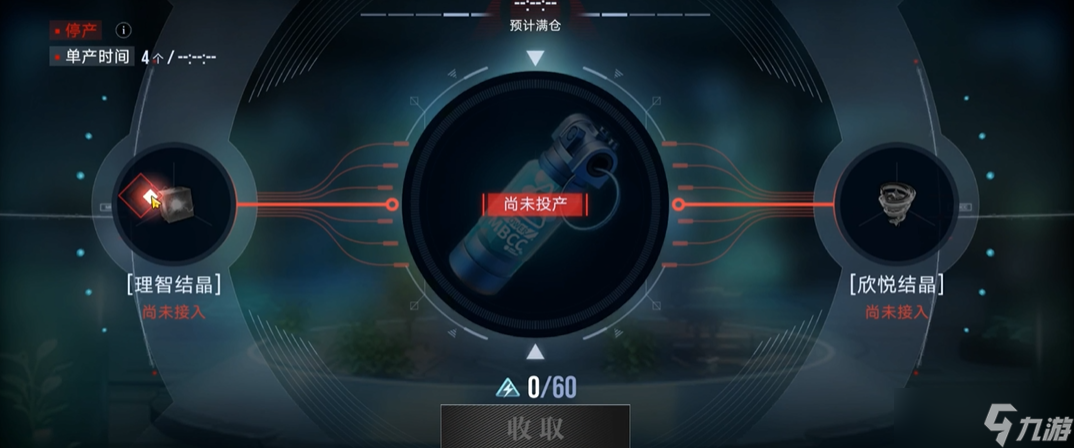Click the downward arrow above the grenade
1074x448 pixels.
pyautogui.click(x=535, y=59)
